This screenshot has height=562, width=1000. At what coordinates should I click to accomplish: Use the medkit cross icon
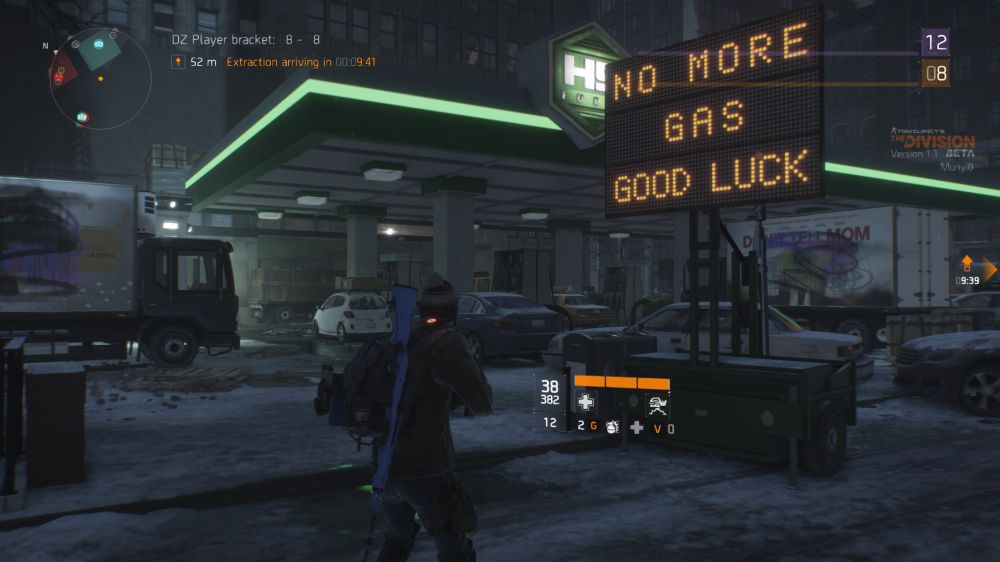click(636, 427)
